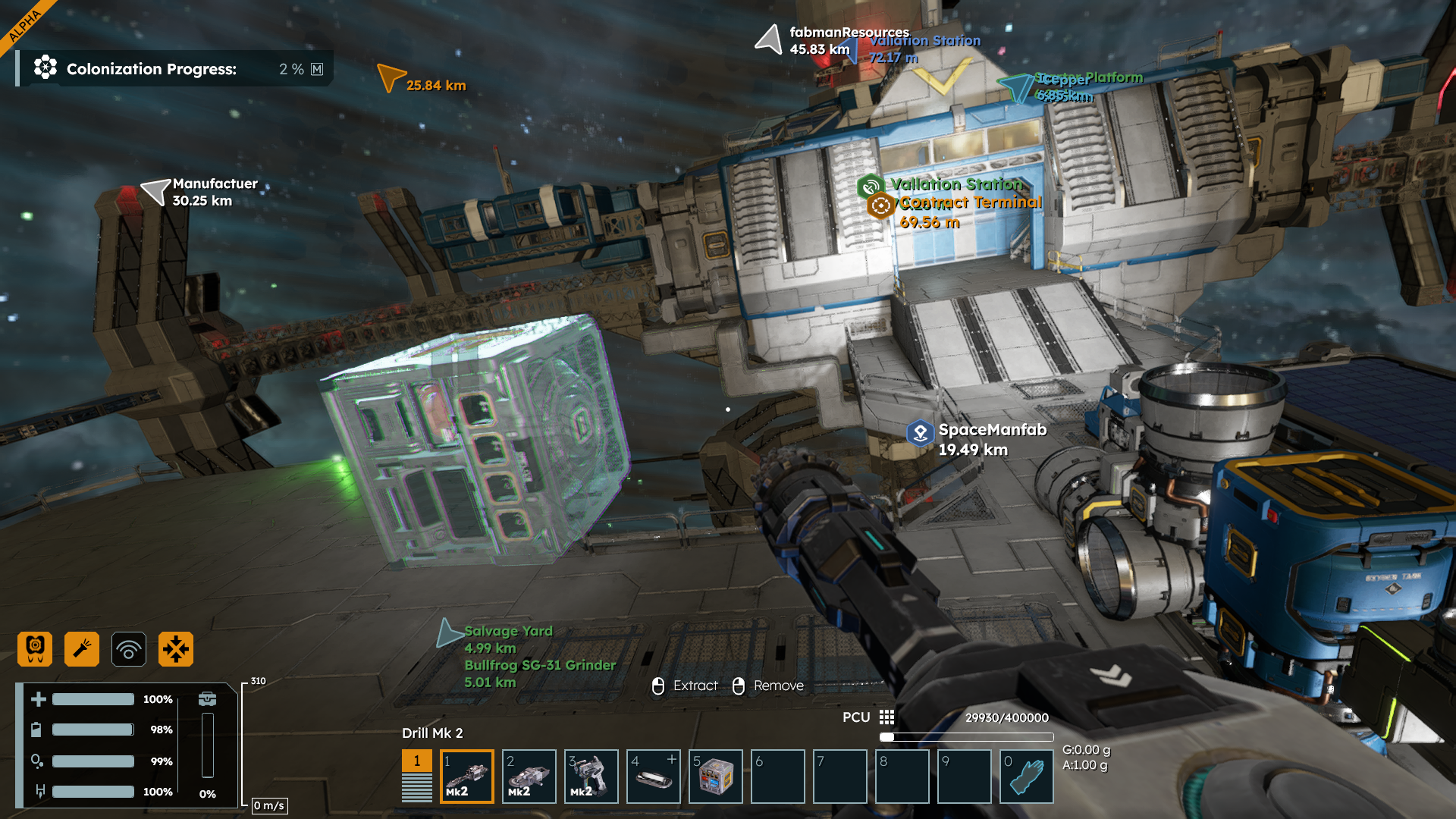Click the orange toolbar page 1 selector
Screen dimensions: 1456x819
(x=416, y=761)
